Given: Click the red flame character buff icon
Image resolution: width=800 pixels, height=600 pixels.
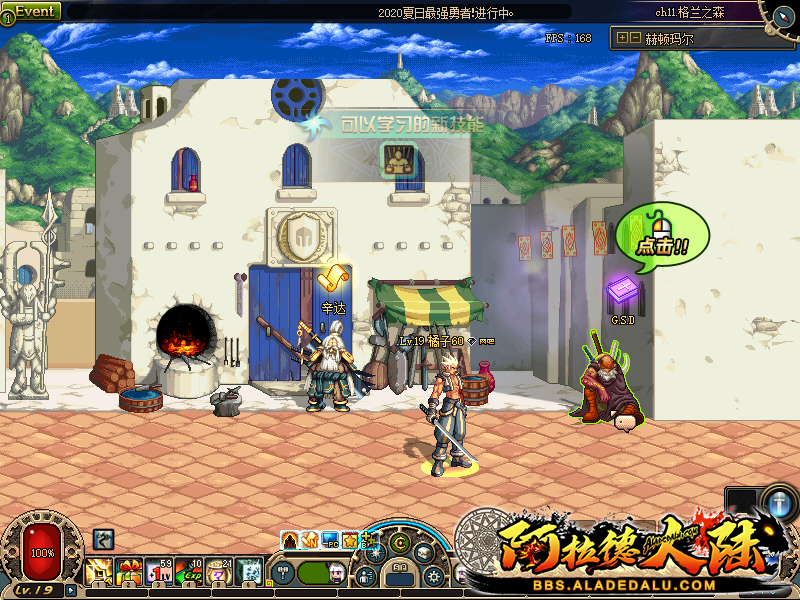Looking at the screenshot, I should tap(290, 541).
